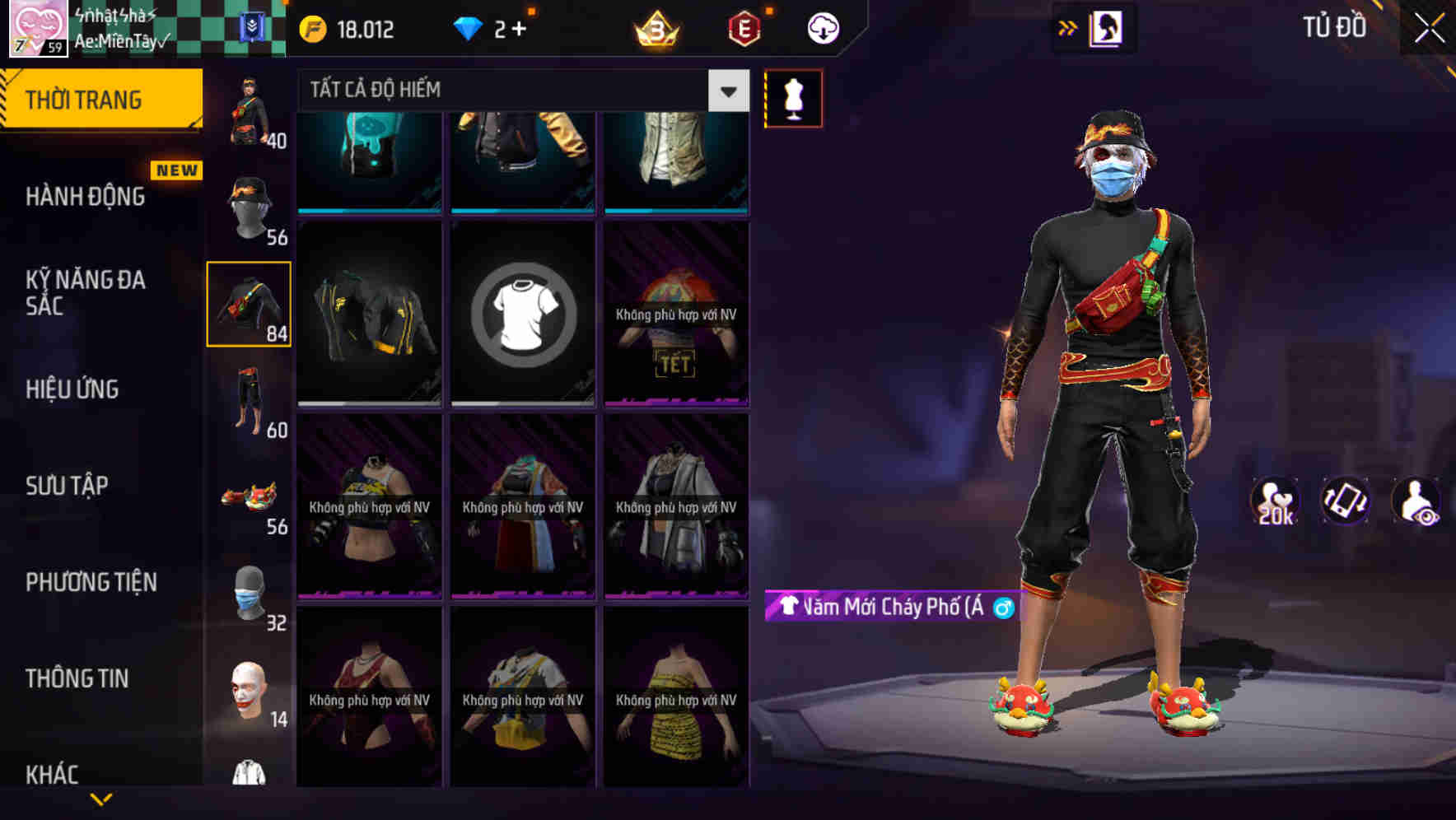Open the cloud download icon
The width and height of the screenshot is (1456, 820).
click(822, 27)
